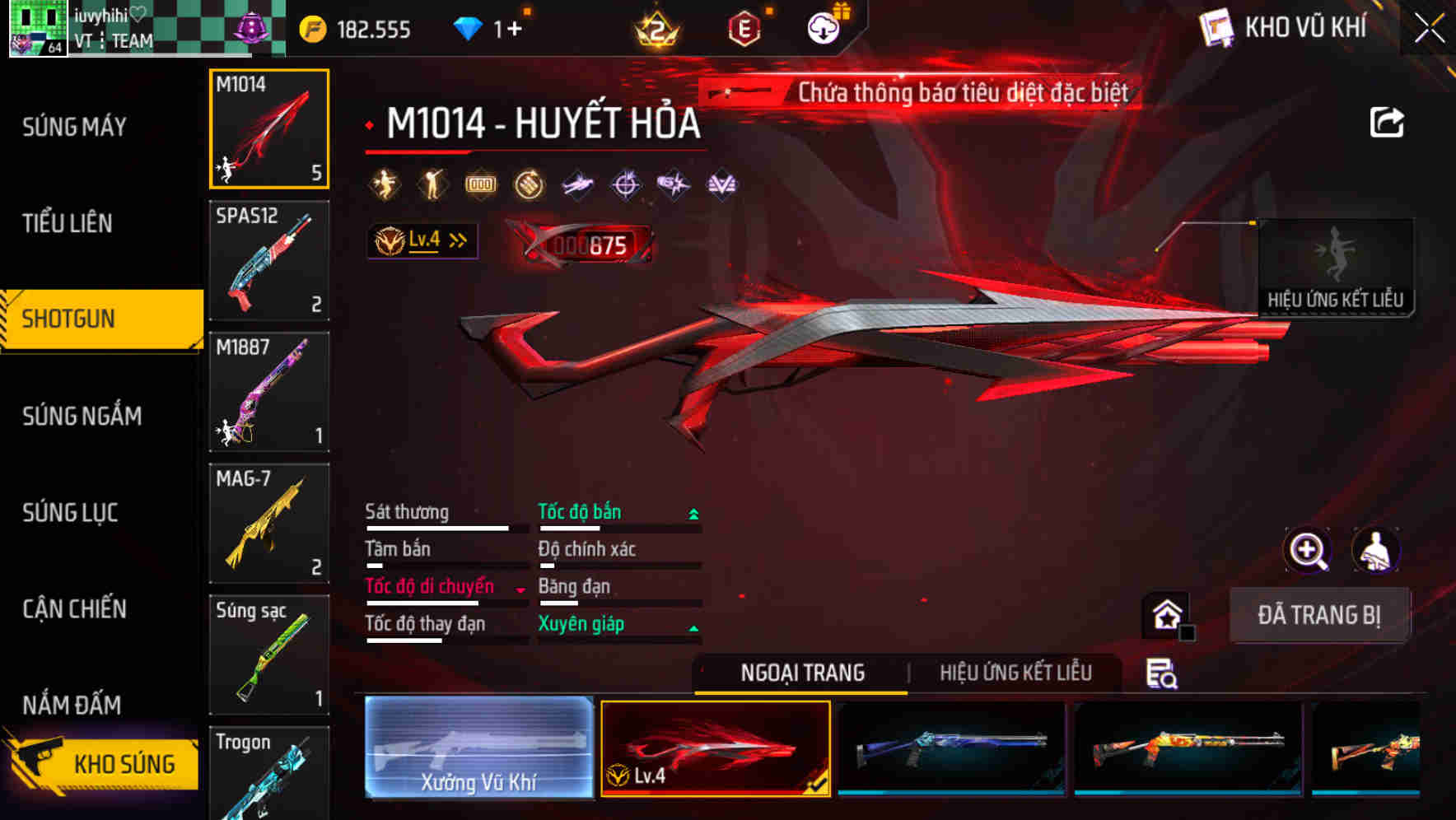
Task: Switch to the HIỆU ỨNG KẾT LIỄU tab
Action: pos(1016,673)
